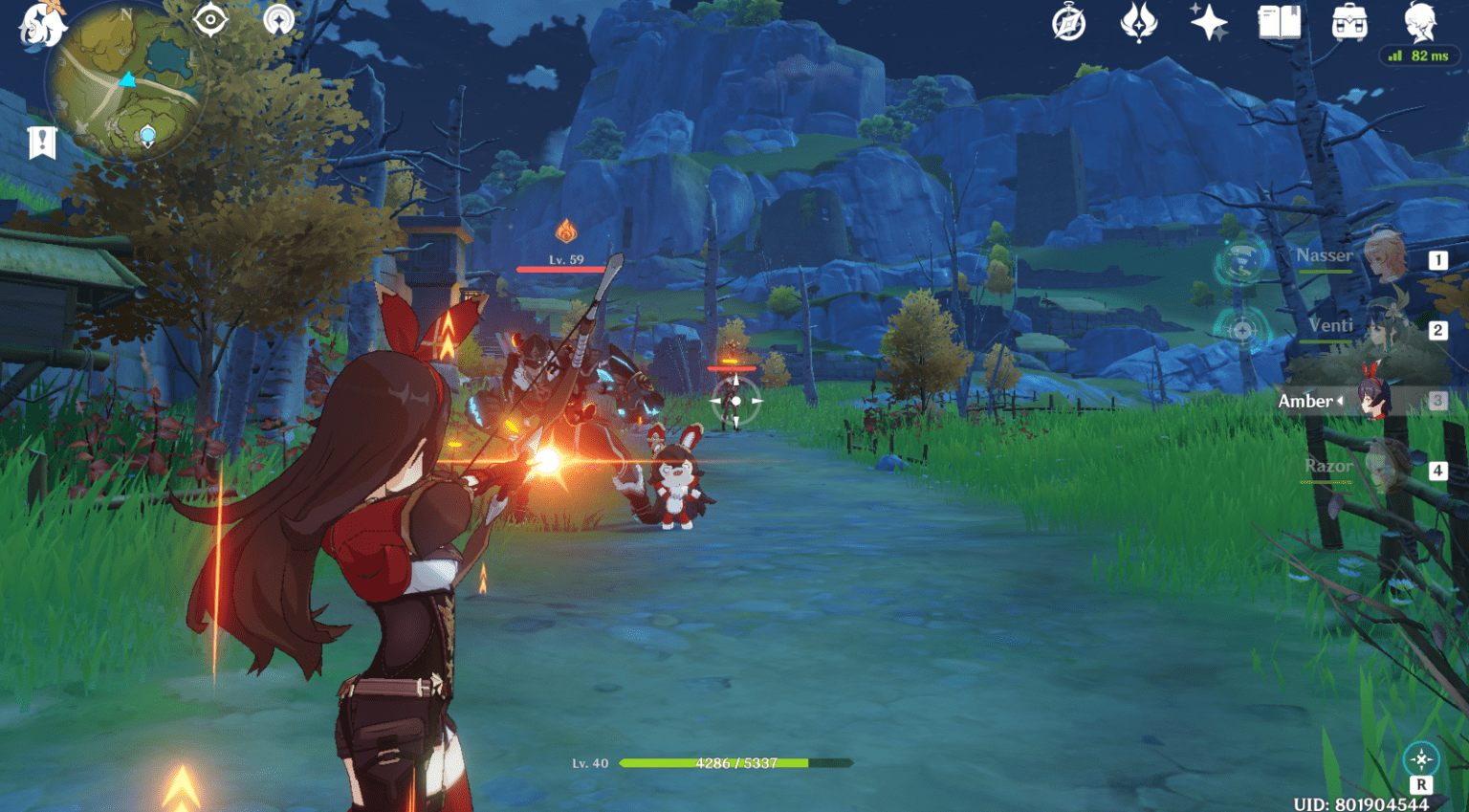Click the Lv. 59 enemy health bar

tap(564, 269)
